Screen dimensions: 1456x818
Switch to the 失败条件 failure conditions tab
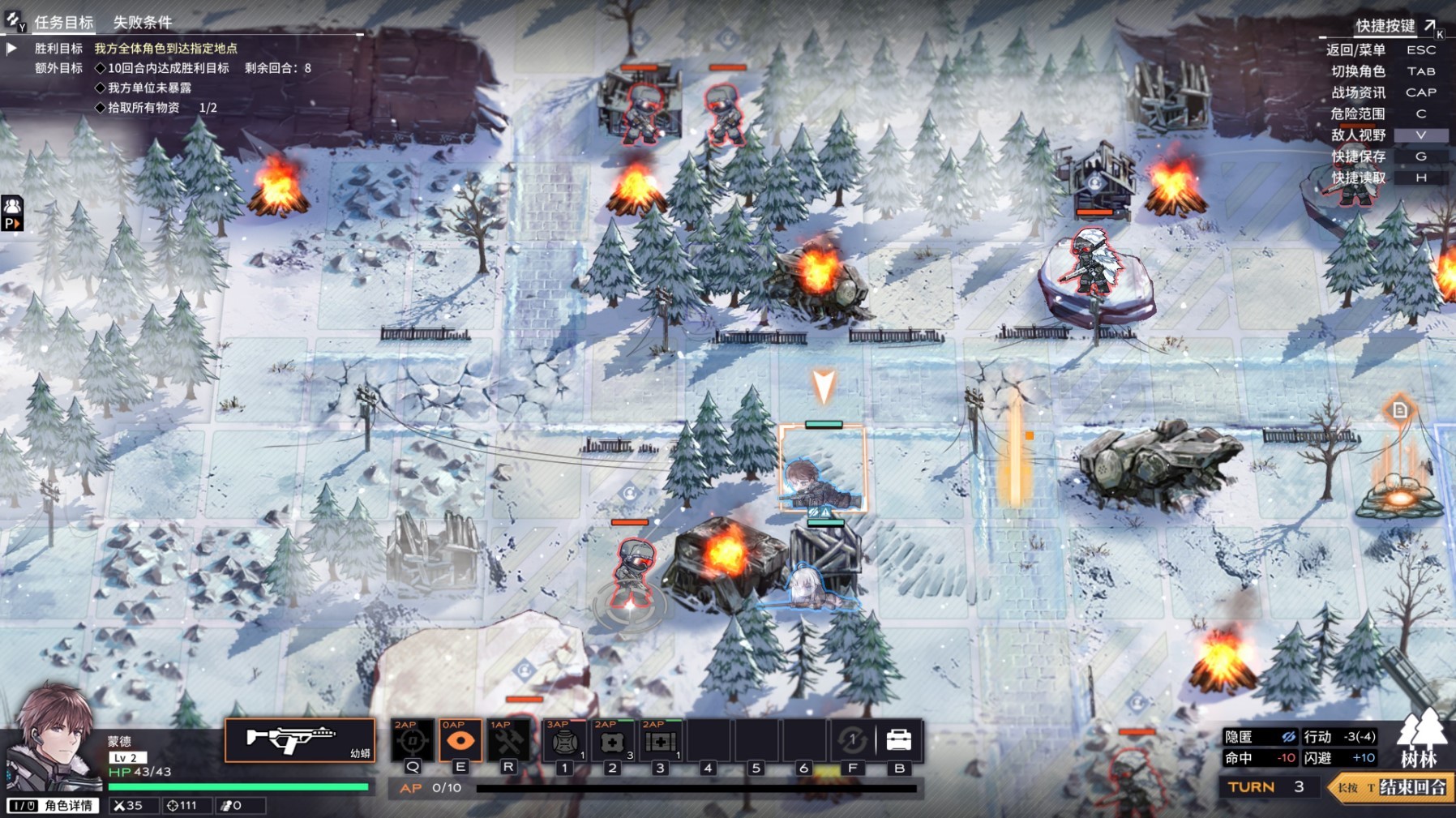(x=143, y=23)
